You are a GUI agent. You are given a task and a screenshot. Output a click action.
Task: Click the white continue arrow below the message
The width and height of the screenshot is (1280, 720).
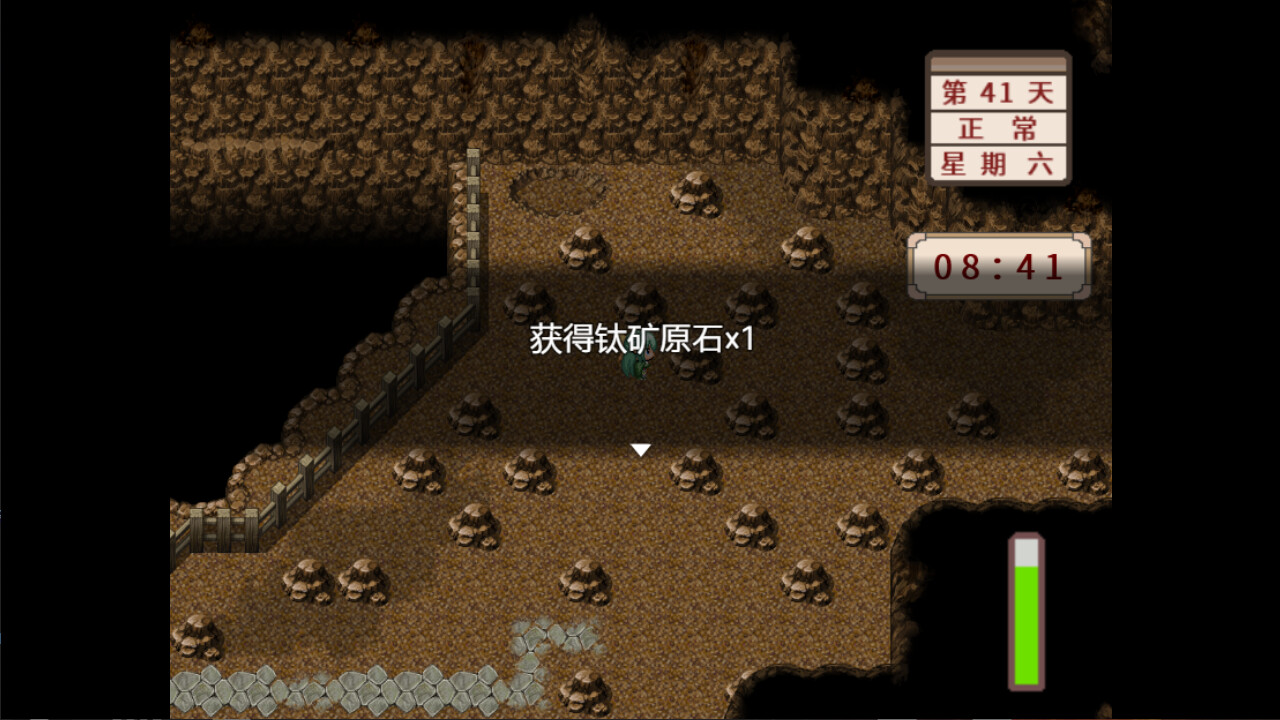pyautogui.click(x=641, y=450)
